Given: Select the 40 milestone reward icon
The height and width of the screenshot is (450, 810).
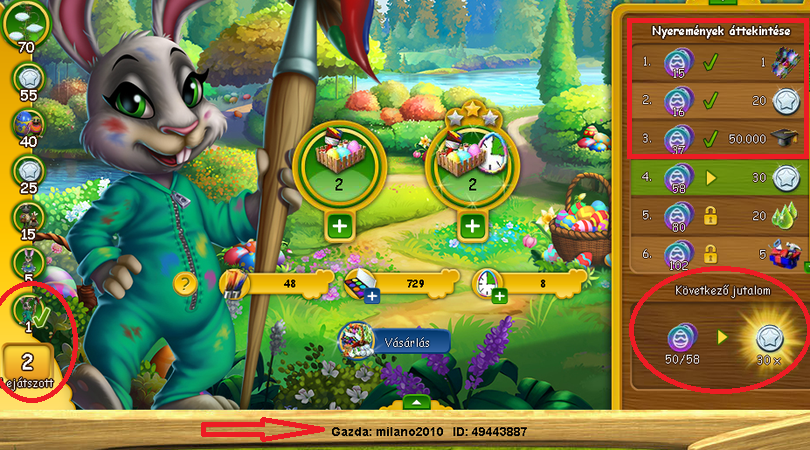Looking at the screenshot, I should [25, 123].
